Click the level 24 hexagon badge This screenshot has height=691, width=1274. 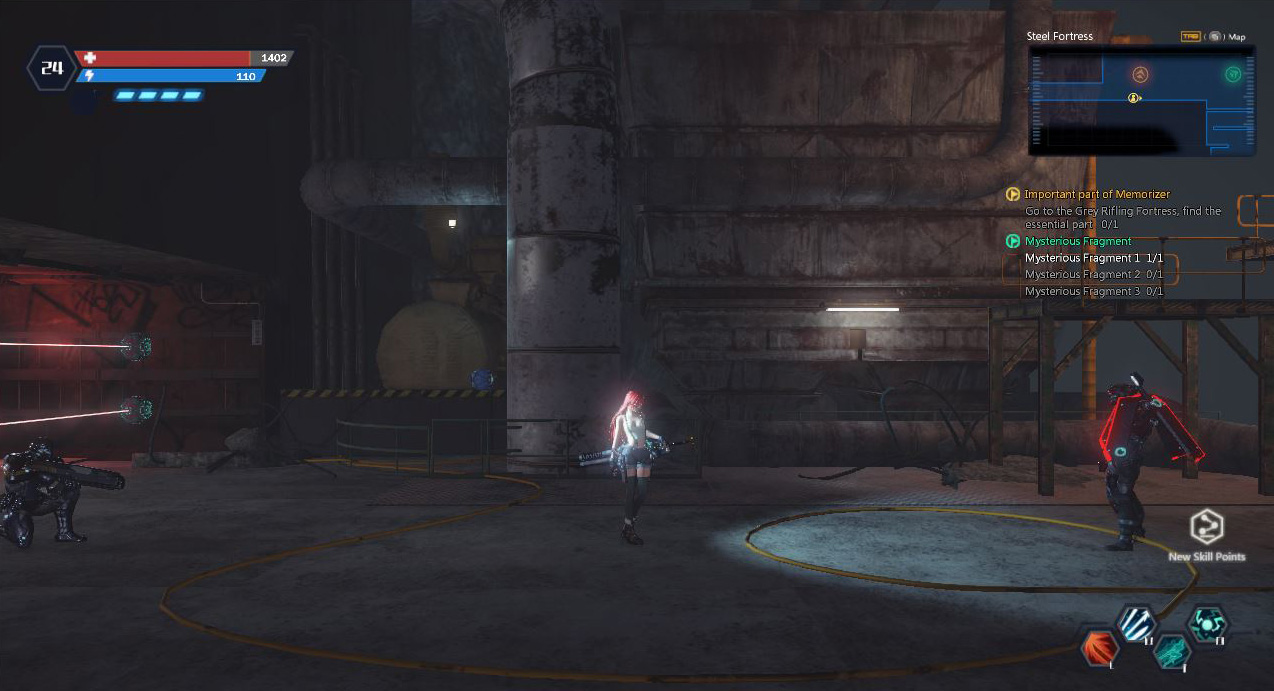50,69
